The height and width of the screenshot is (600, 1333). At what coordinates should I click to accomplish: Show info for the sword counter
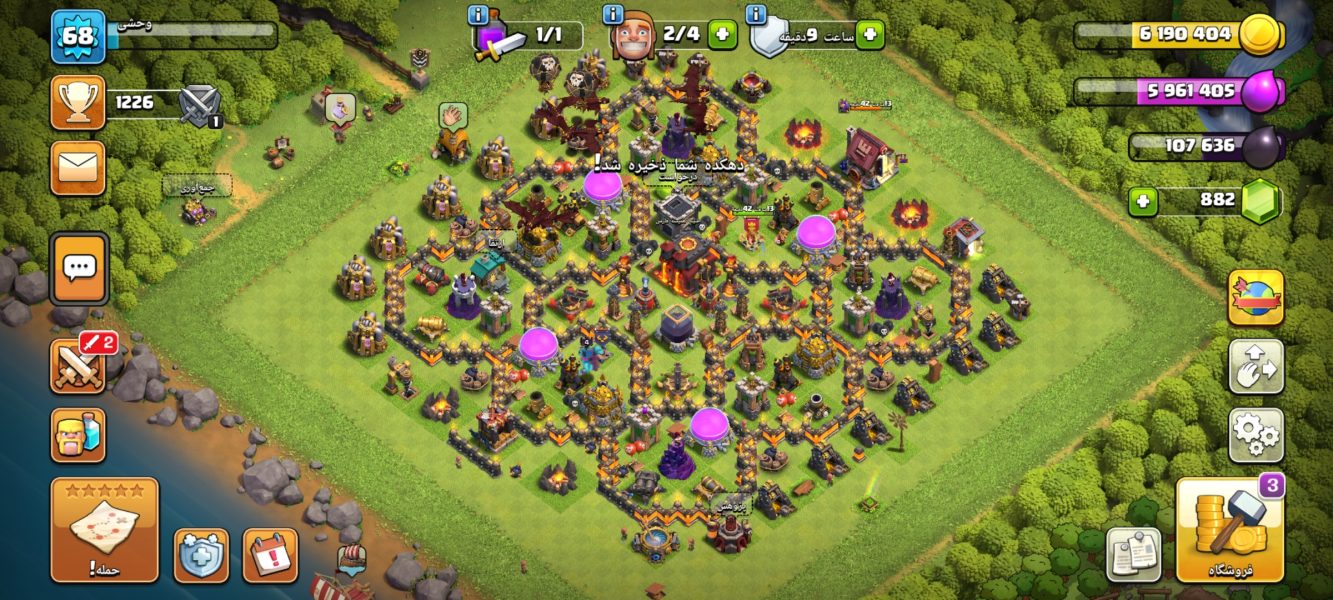tap(478, 14)
